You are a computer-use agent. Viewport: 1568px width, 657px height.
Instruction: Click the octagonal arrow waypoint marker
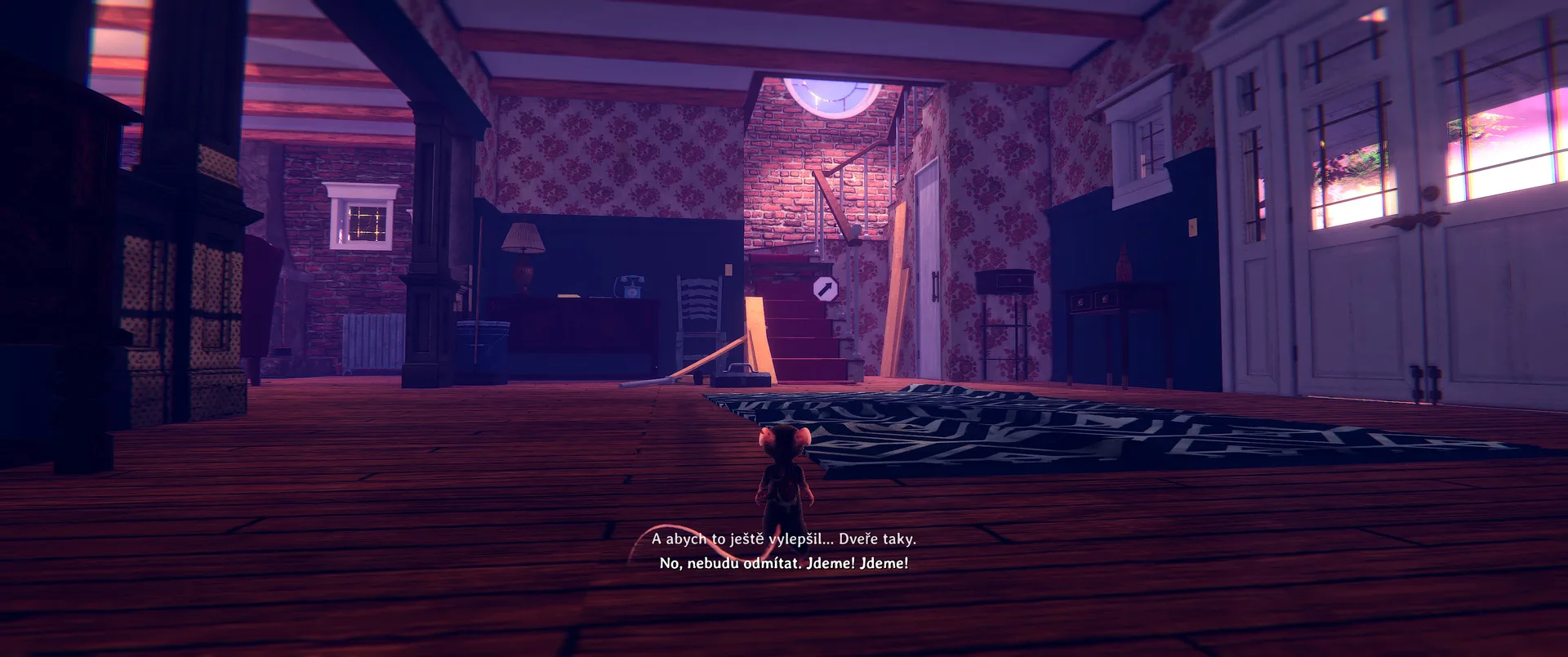click(x=825, y=288)
